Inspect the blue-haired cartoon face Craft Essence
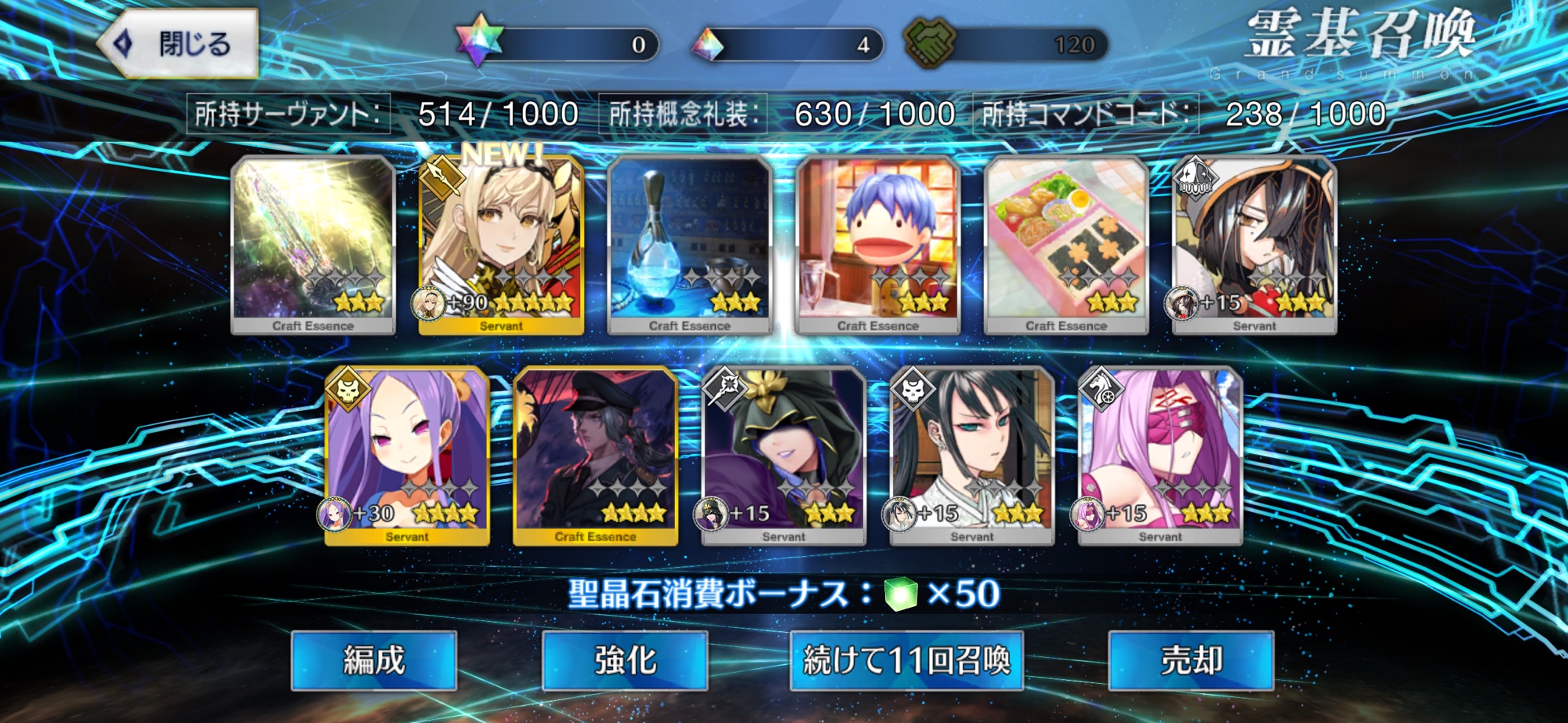Viewport: 1568px width, 723px height. coord(878,245)
